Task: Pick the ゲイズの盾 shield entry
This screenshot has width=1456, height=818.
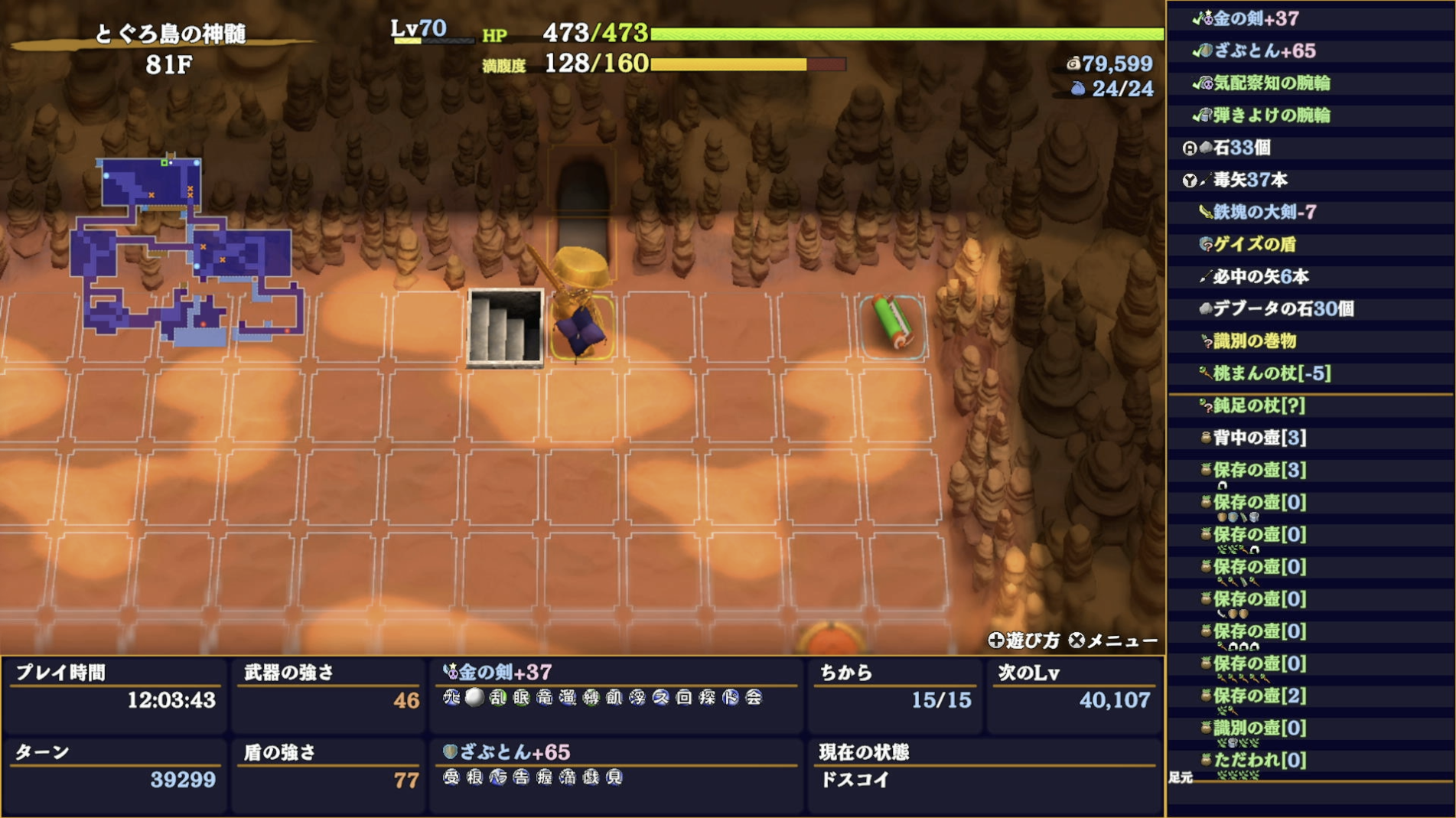Action: [1254, 244]
